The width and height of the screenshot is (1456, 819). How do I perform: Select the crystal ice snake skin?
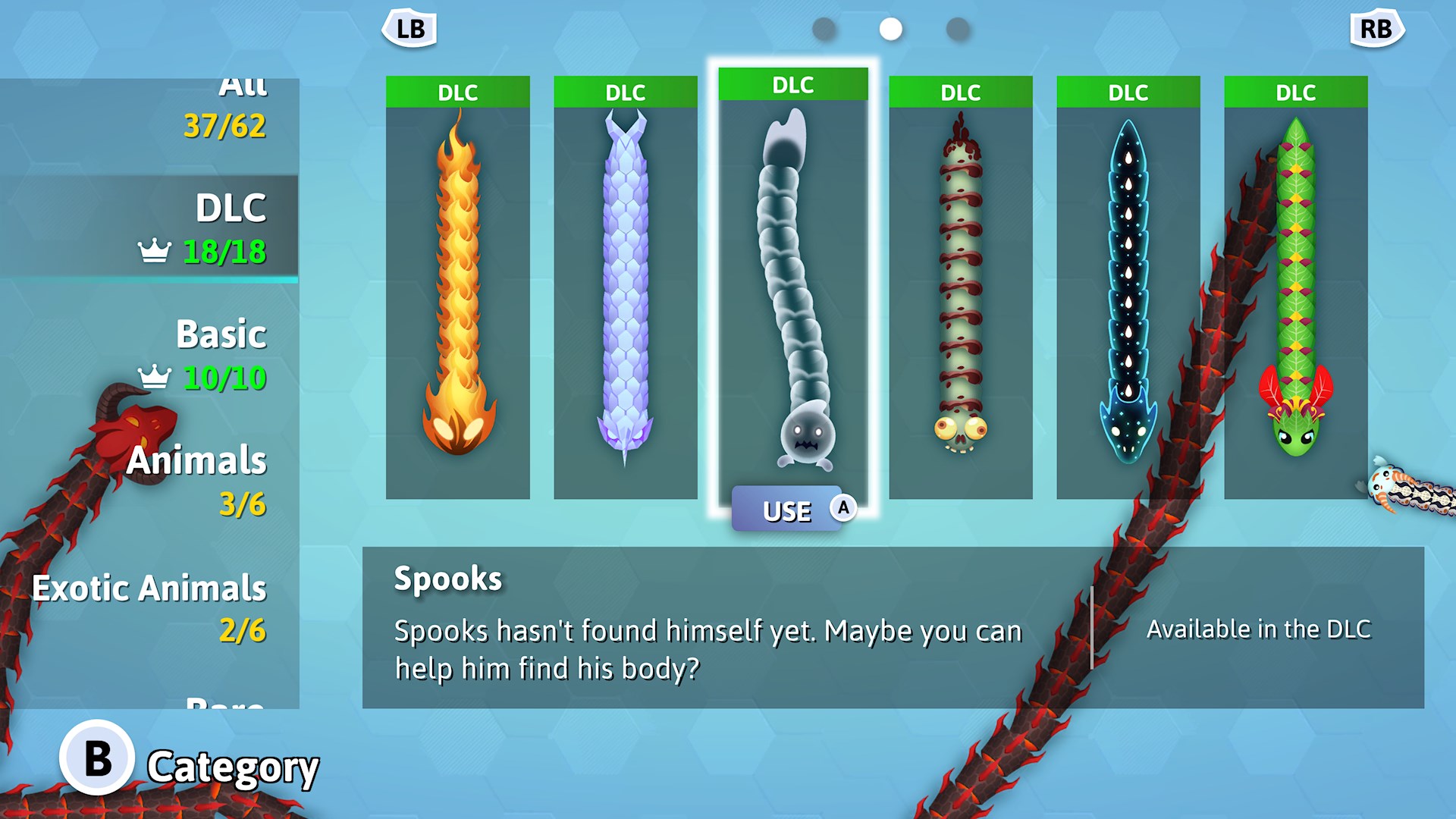point(625,288)
